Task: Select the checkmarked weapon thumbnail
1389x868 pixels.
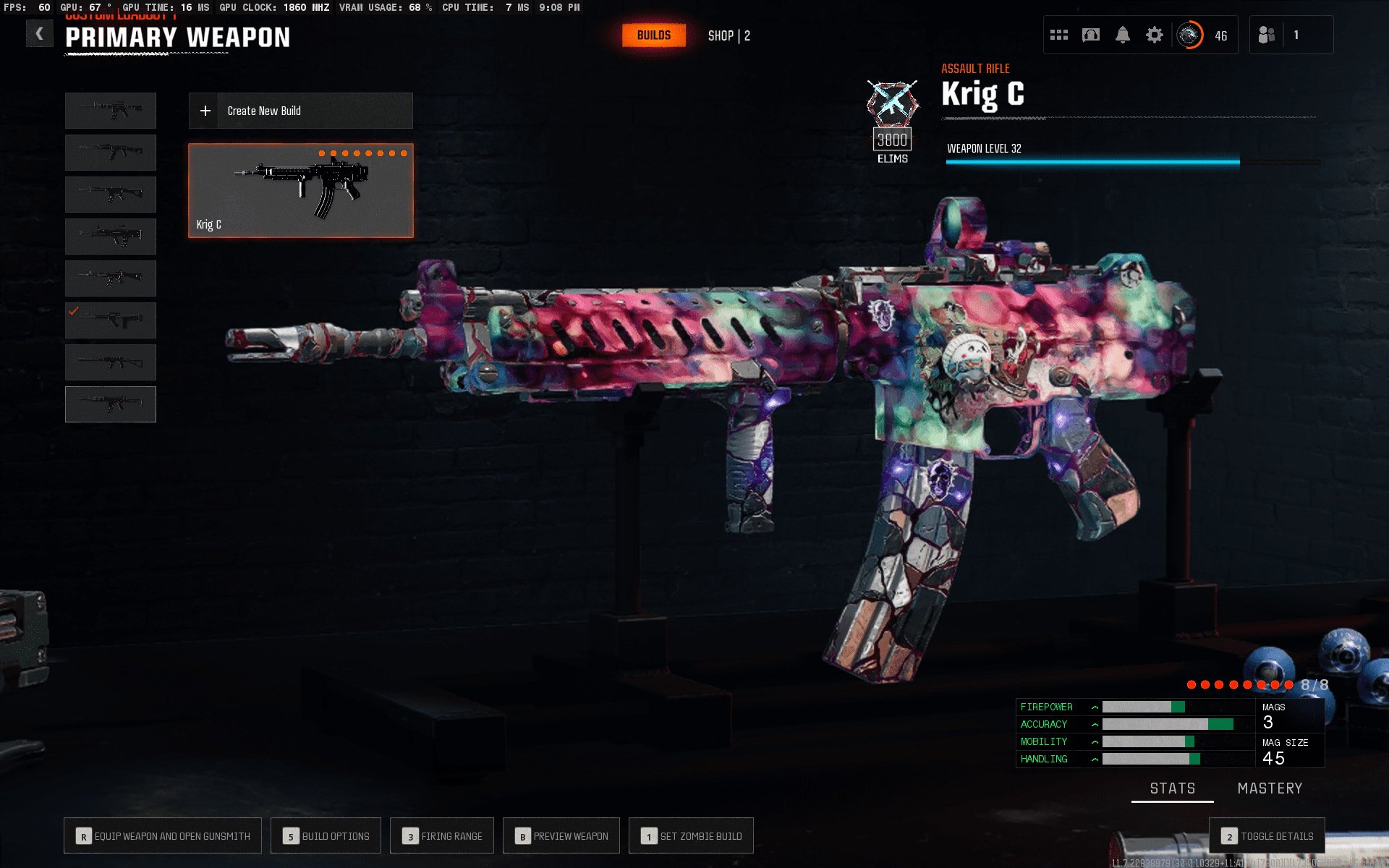Action: 111,320
